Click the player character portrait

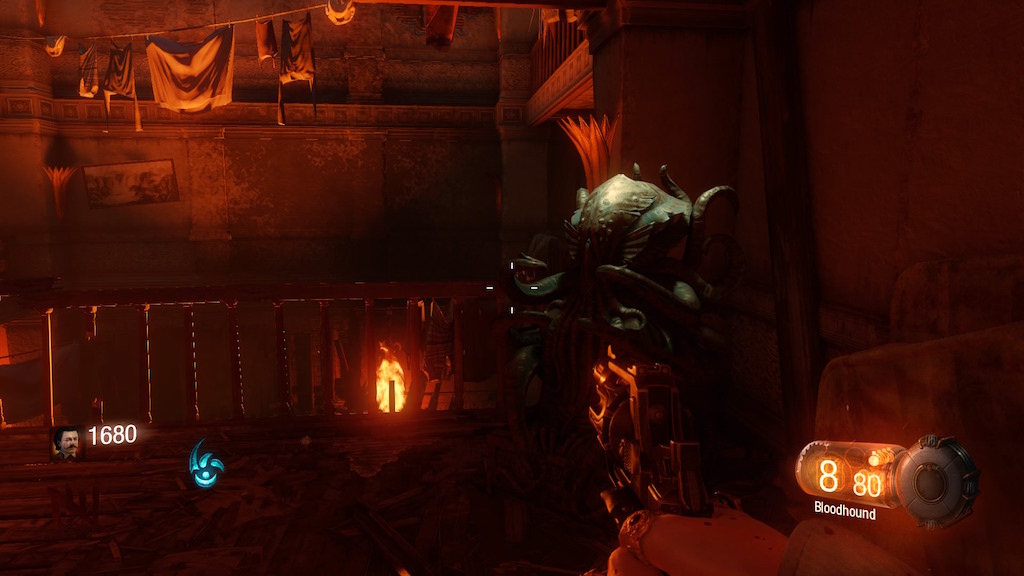pos(67,443)
